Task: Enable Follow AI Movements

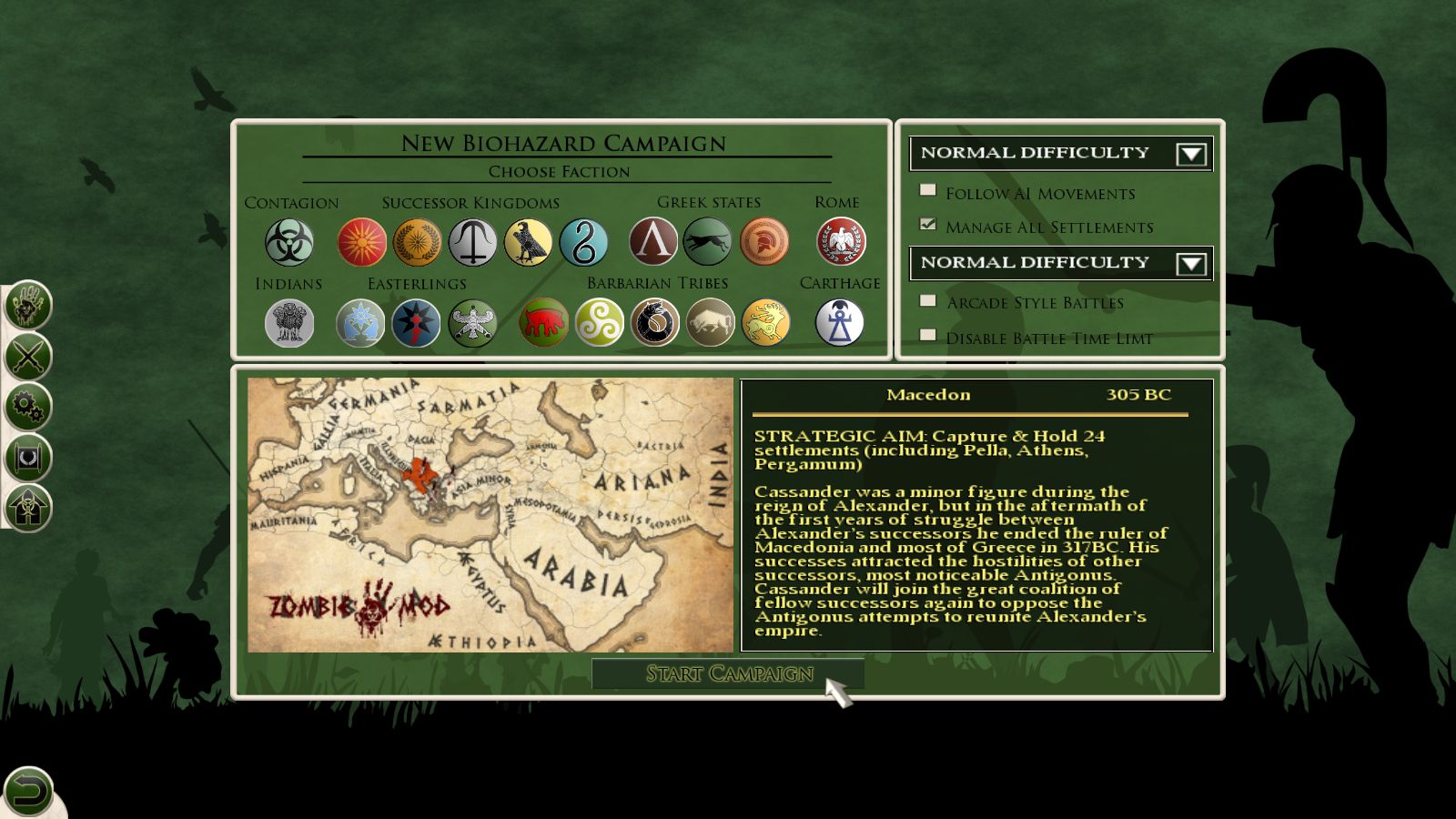Action: tap(928, 190)
